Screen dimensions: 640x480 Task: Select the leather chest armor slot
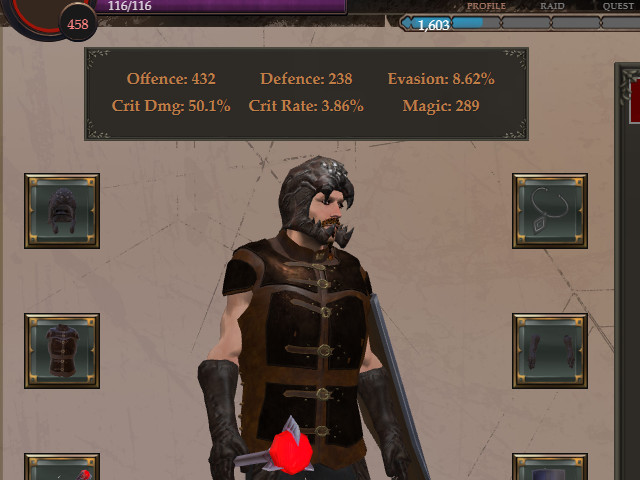point(62,351)
